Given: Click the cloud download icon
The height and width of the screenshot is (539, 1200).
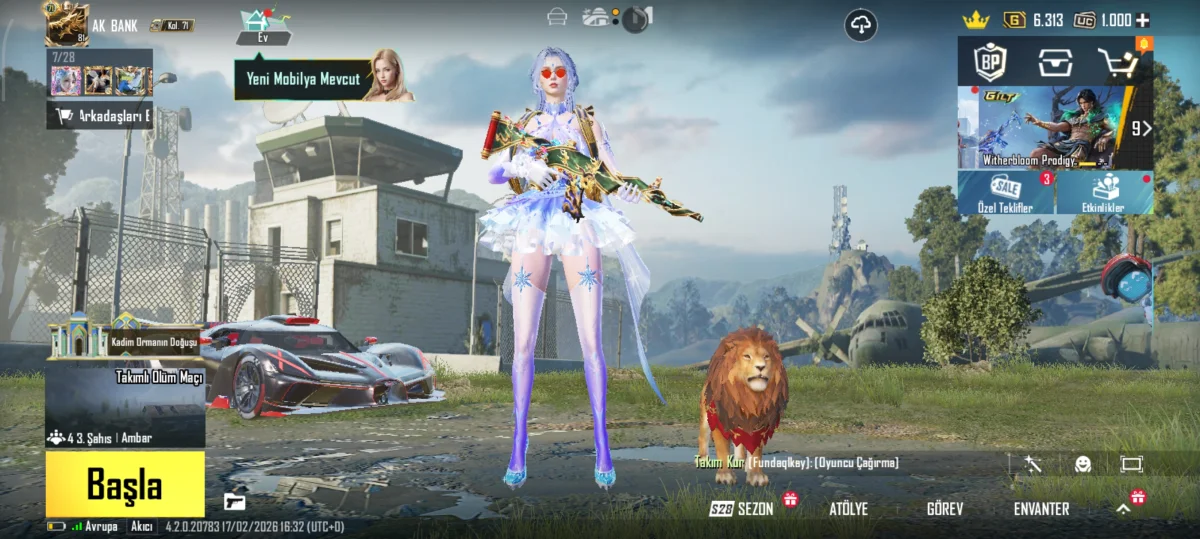Looking at the screenshot, I should [x=861, y=25].
